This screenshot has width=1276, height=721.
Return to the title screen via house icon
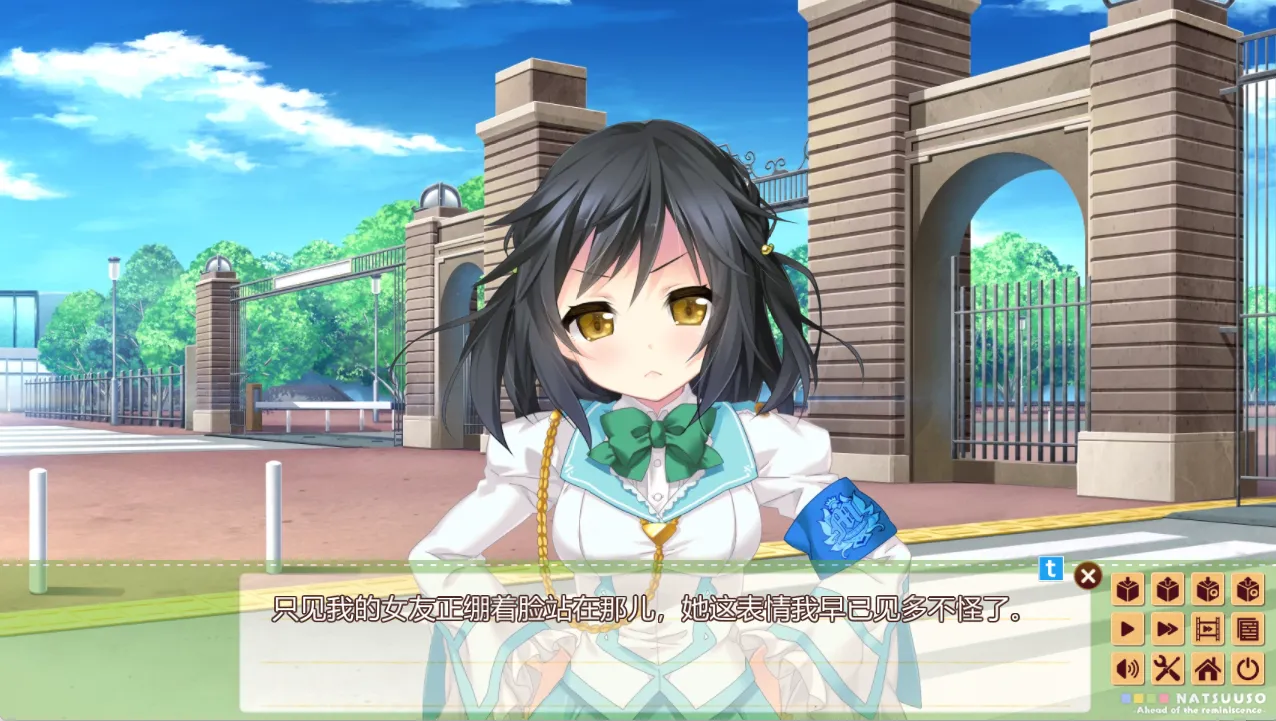1208,668
